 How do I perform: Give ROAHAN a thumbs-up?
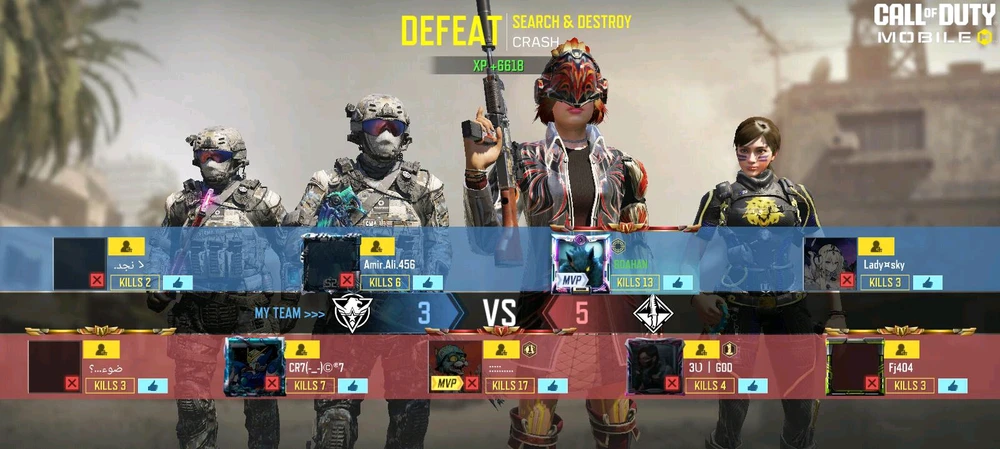coord(677,283)
